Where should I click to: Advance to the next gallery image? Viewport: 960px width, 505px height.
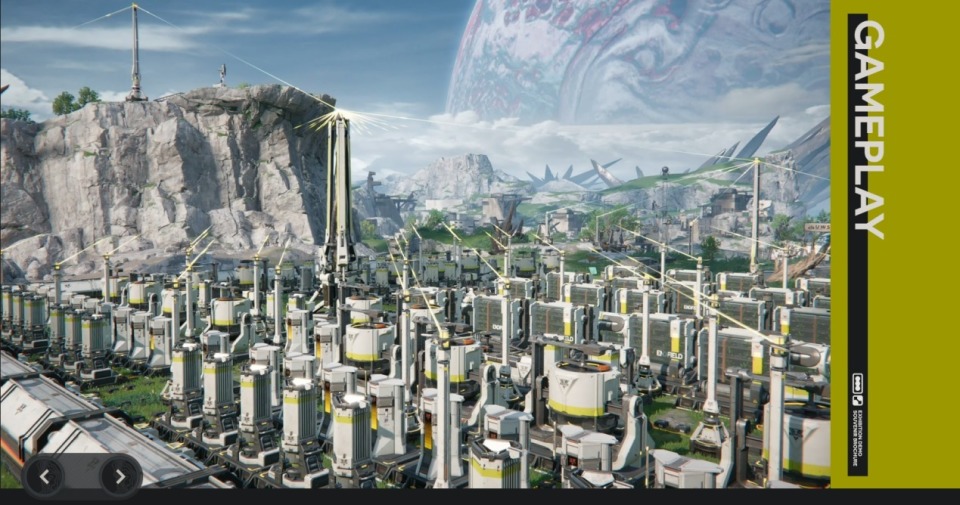coord(120,476)
